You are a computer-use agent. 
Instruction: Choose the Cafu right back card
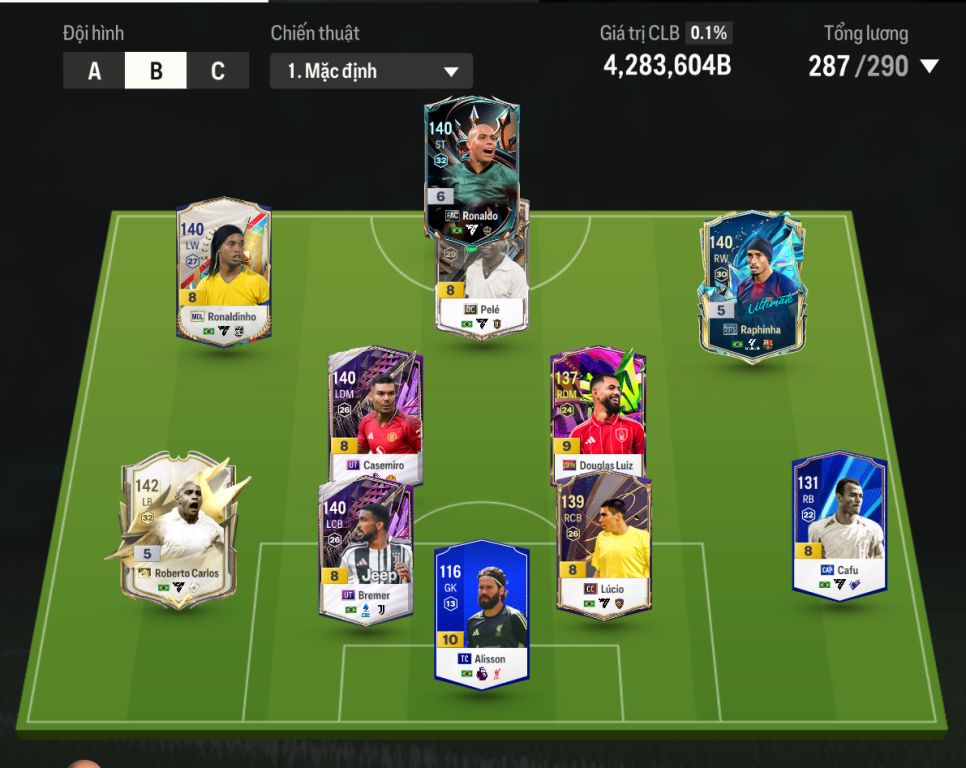(x=839, y=525)
